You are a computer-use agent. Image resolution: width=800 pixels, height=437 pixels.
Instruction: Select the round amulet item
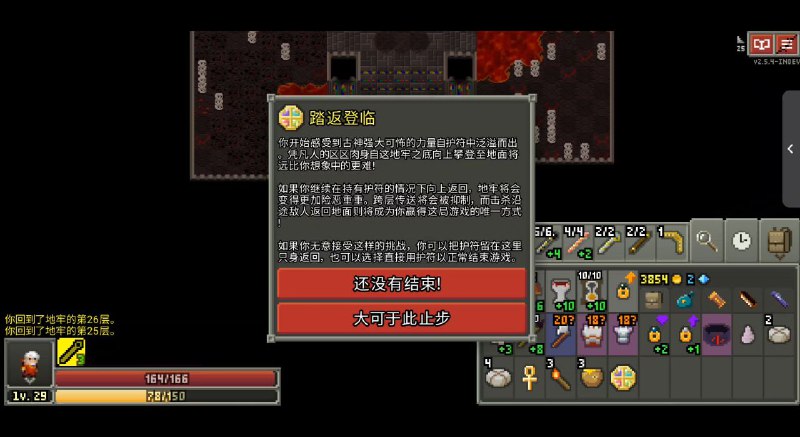pyautogui.click(x=623, y=380)
